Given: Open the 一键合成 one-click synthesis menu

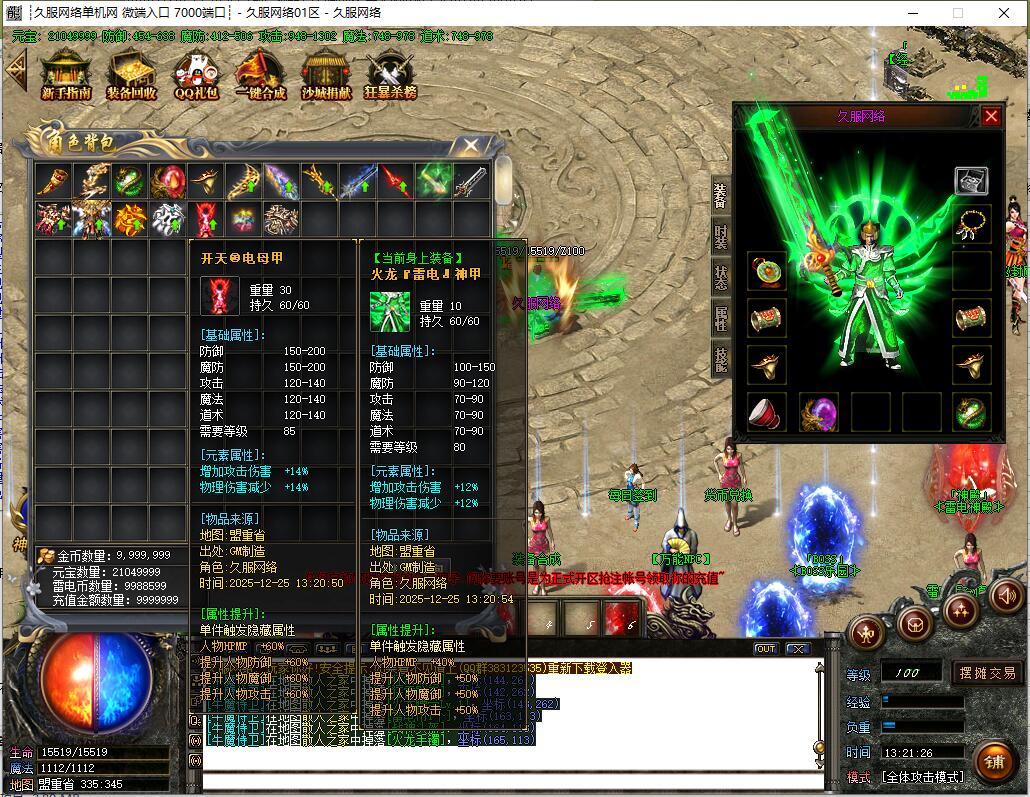Looking at the screenshot, I should 260,75.
